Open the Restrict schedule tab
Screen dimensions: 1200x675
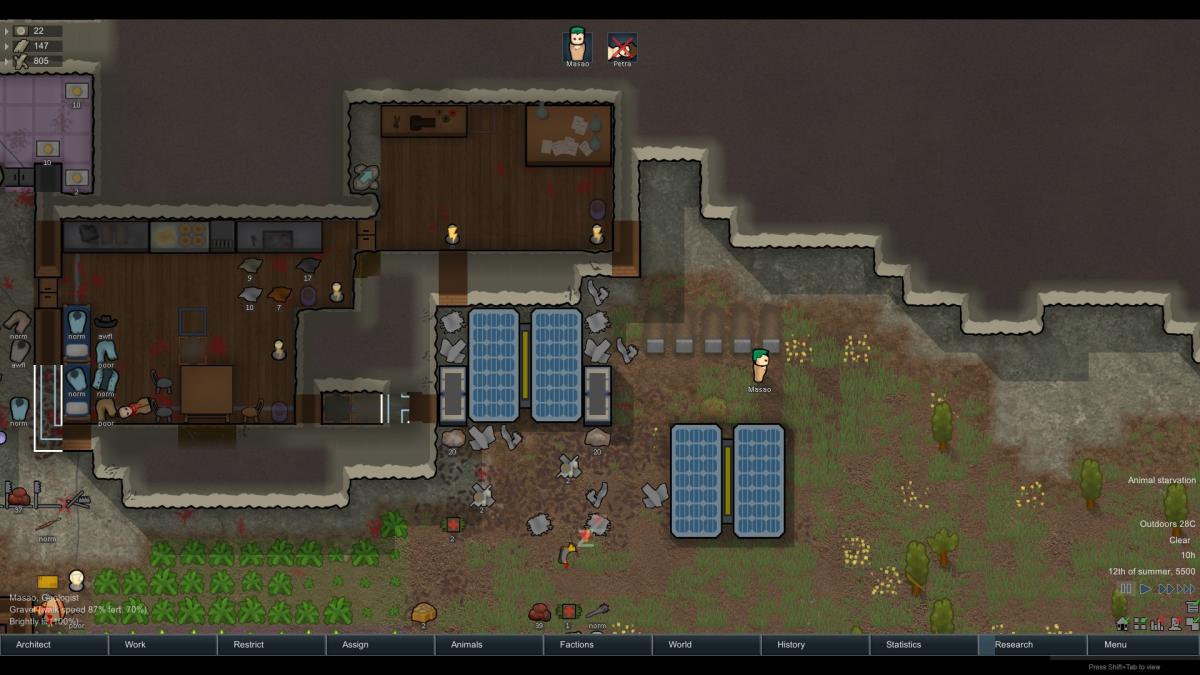[x=272, y=645]
